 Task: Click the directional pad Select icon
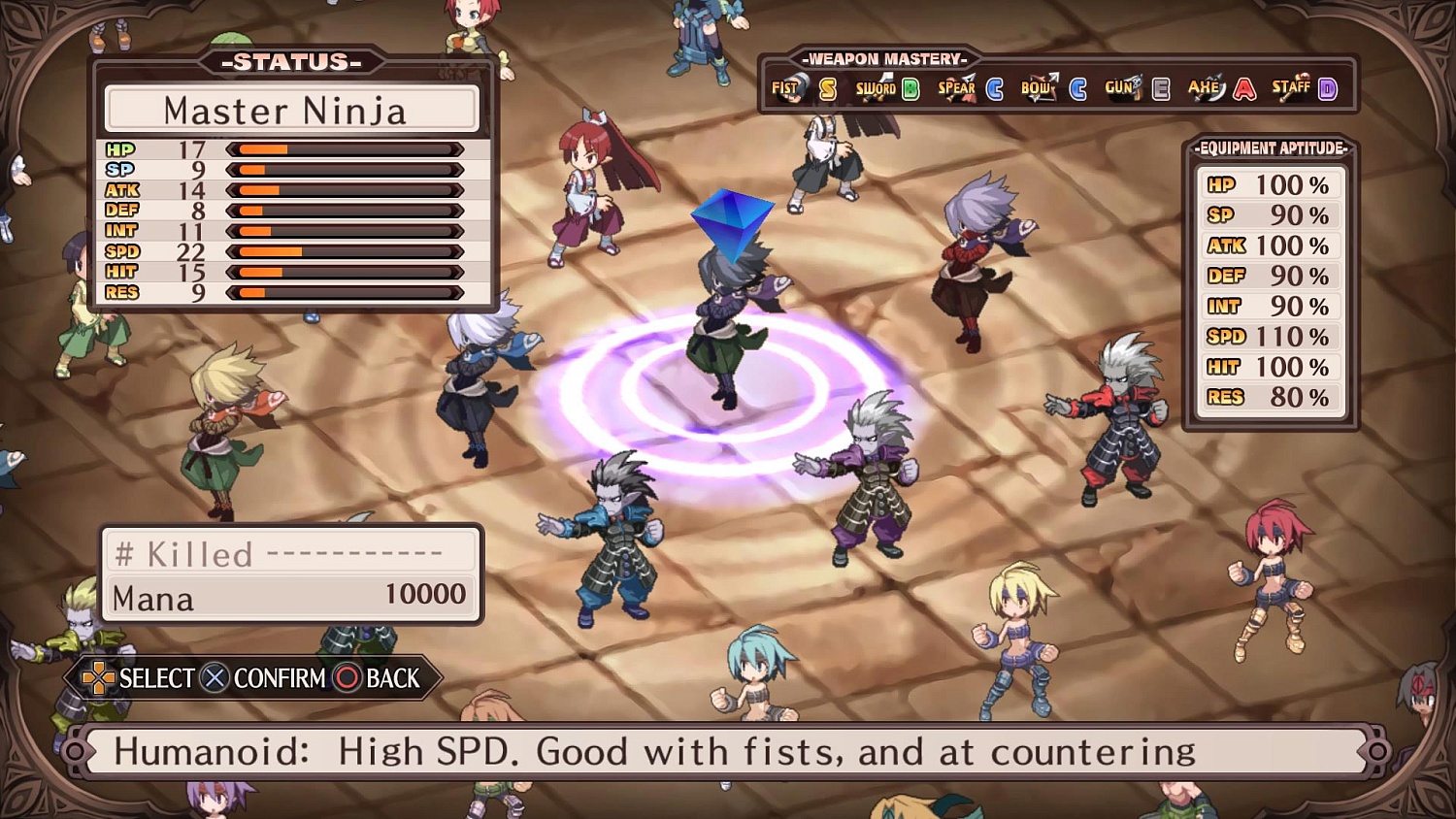pos(97,679)
